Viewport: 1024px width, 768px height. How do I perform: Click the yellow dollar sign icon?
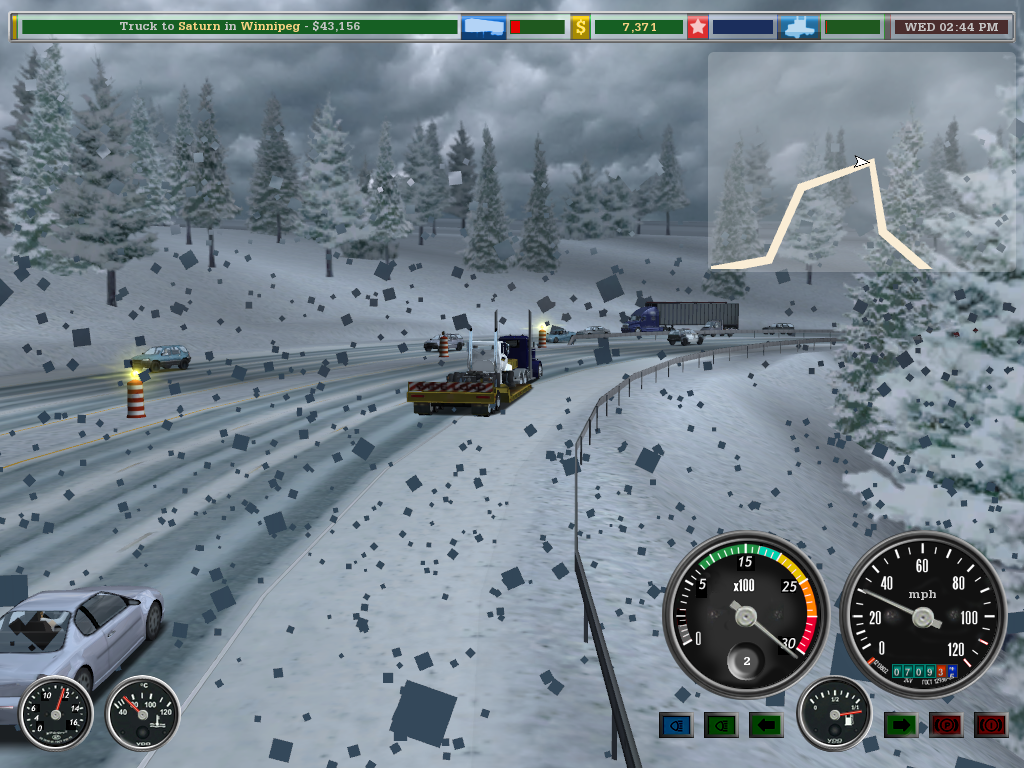pos(580,27)
